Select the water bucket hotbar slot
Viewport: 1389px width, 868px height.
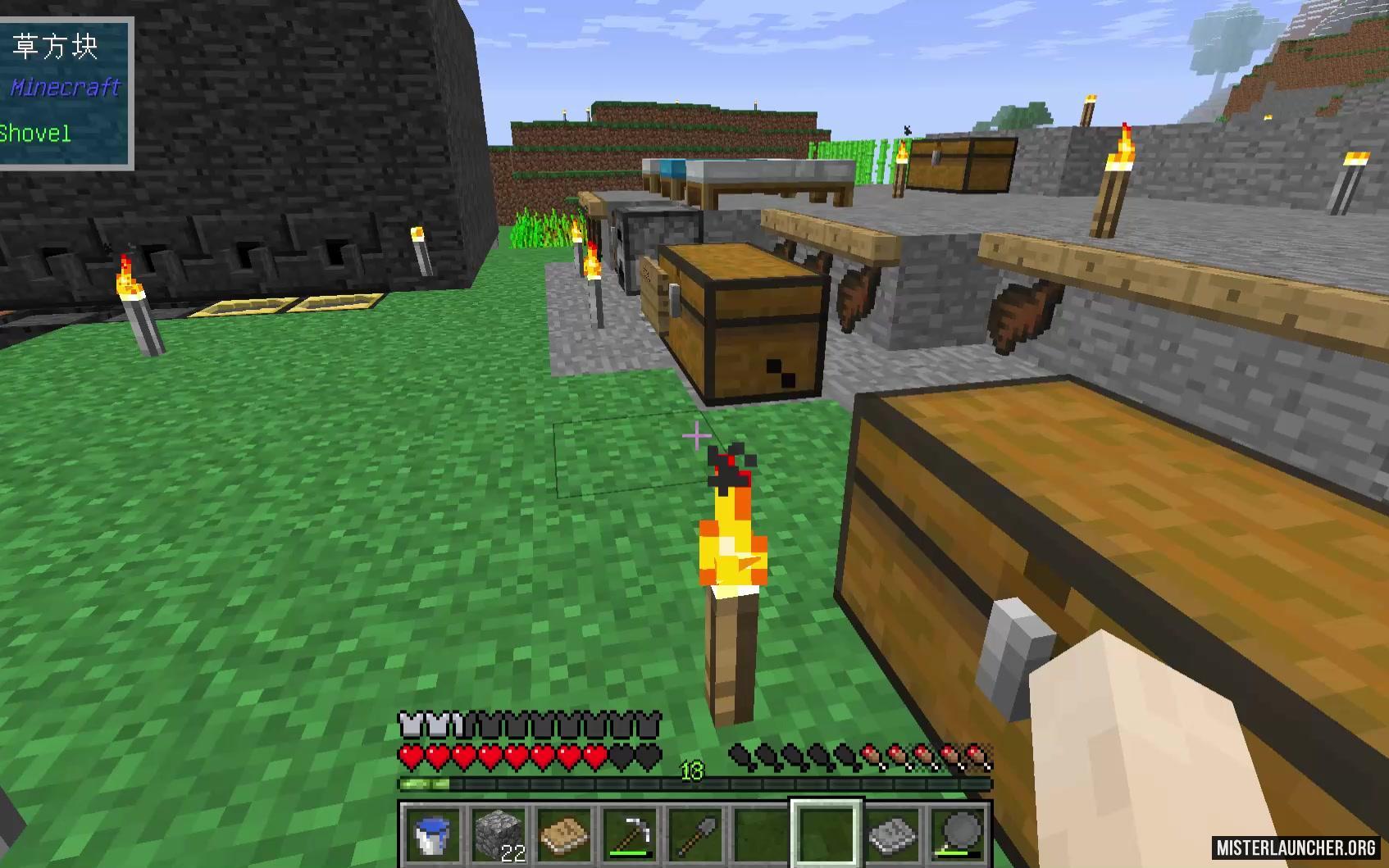coord(433,833)
